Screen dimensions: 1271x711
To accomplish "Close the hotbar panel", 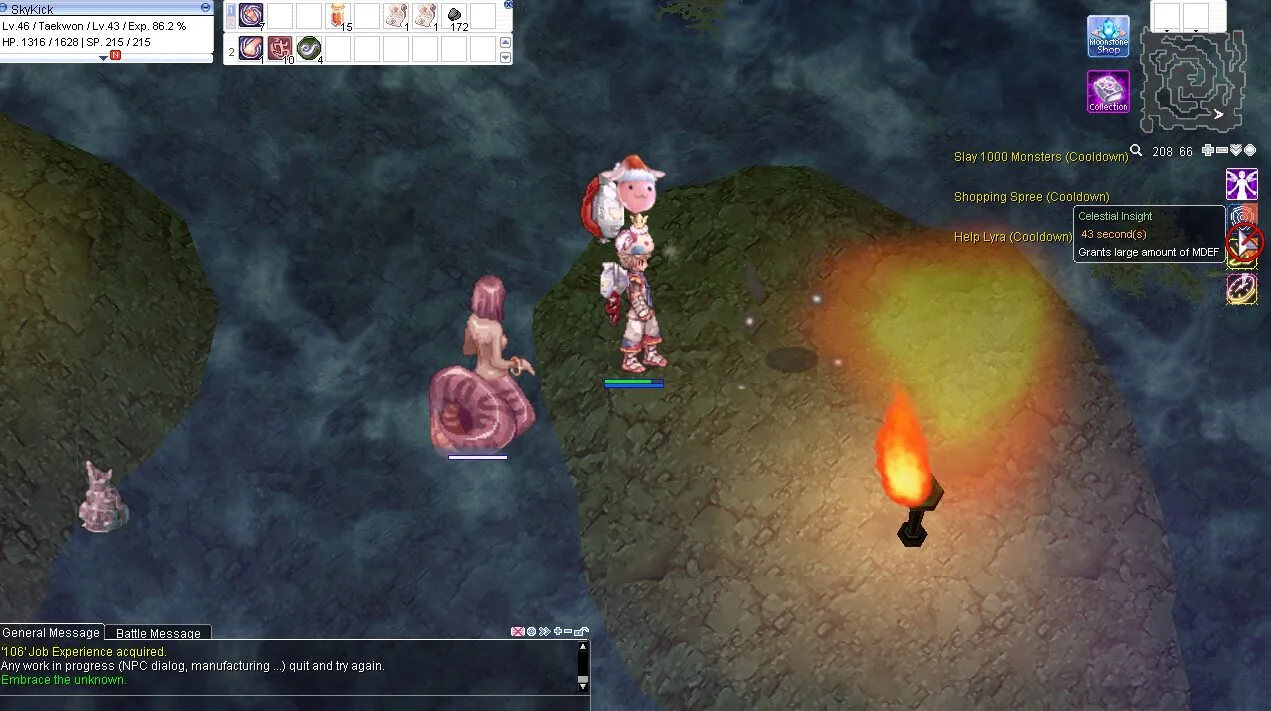I will [x=507, y=5].
